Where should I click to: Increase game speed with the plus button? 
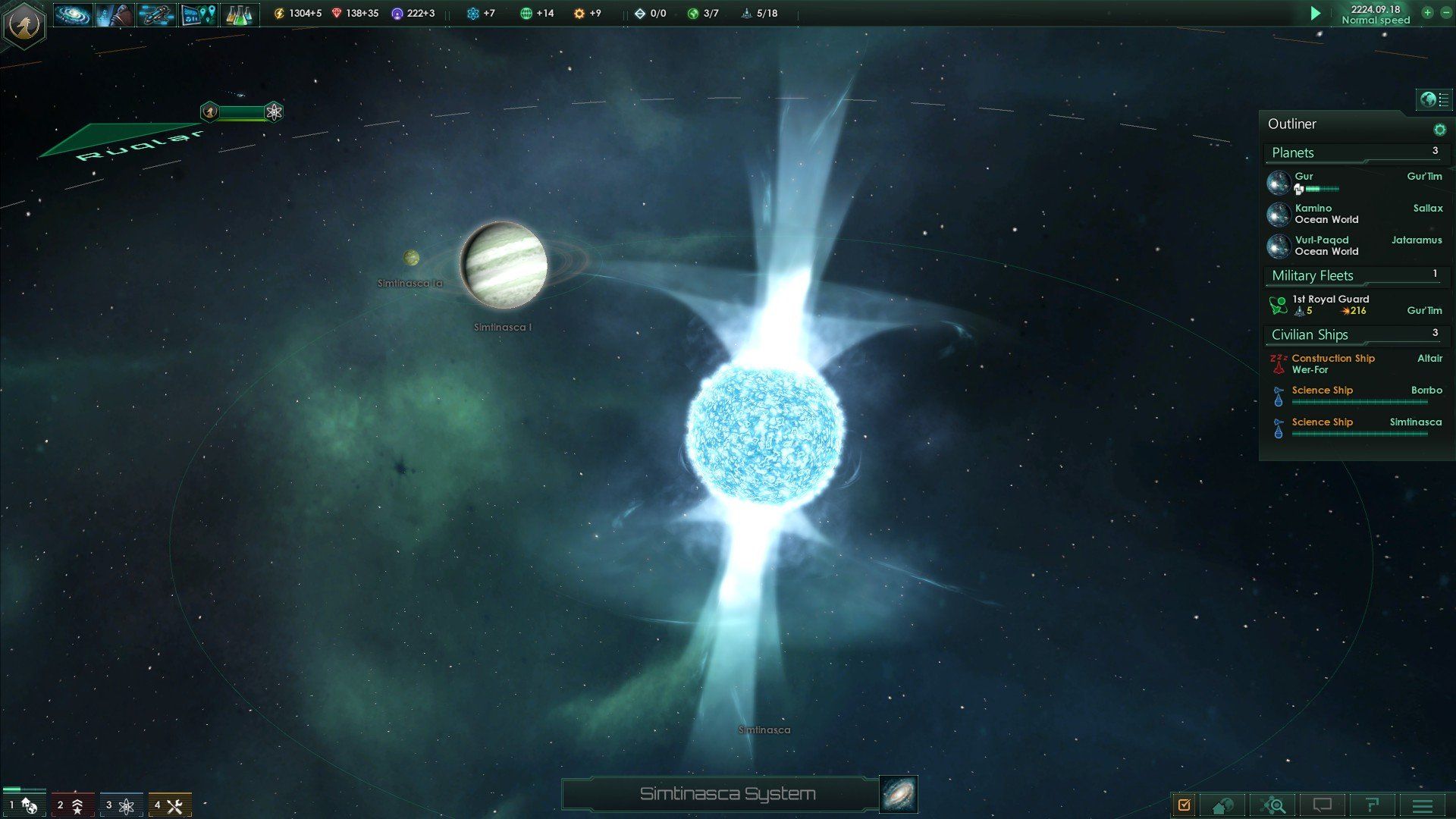[x=1427, y=13]
